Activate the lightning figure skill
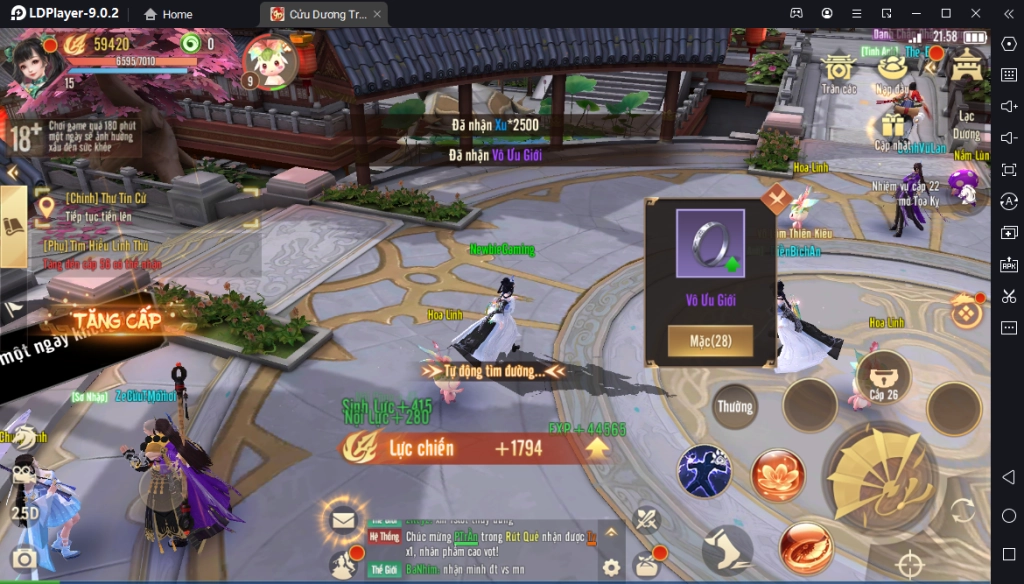This screenshot has width=1024, height=584. (x=704, y=471)
